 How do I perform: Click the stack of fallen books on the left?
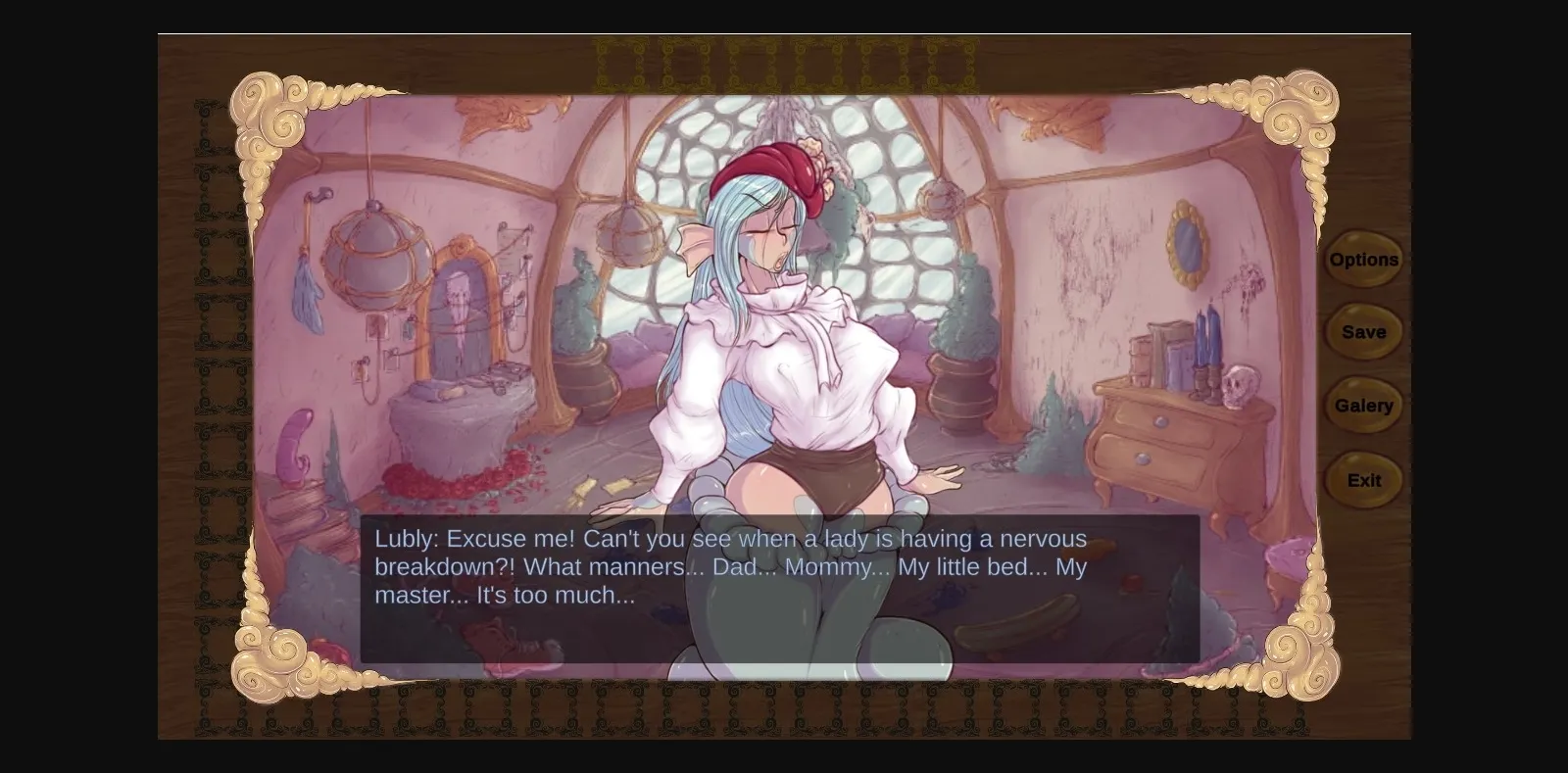pyautogui.click(x=323, y=519)
